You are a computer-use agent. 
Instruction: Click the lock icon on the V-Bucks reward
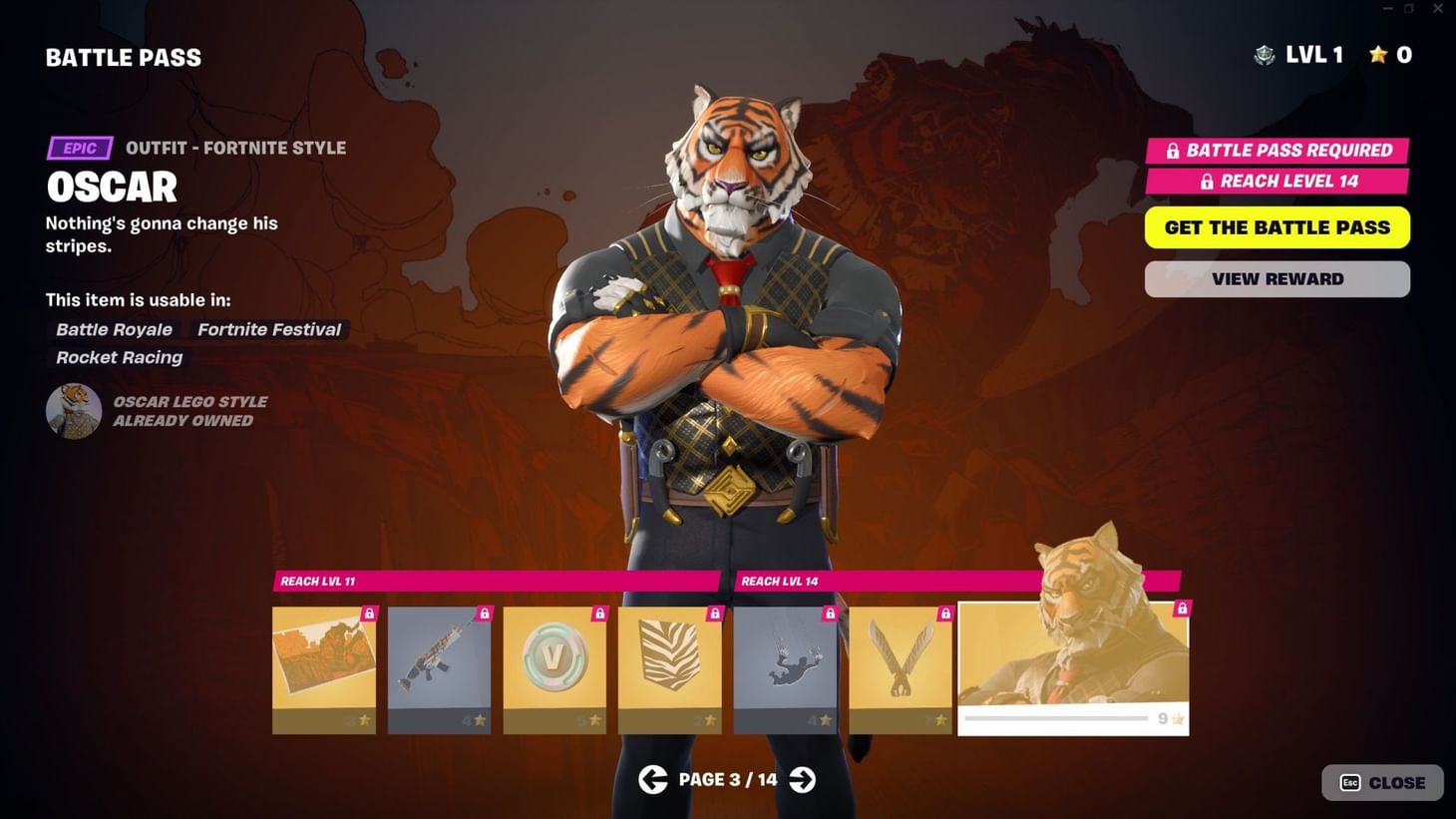[598, 614]
